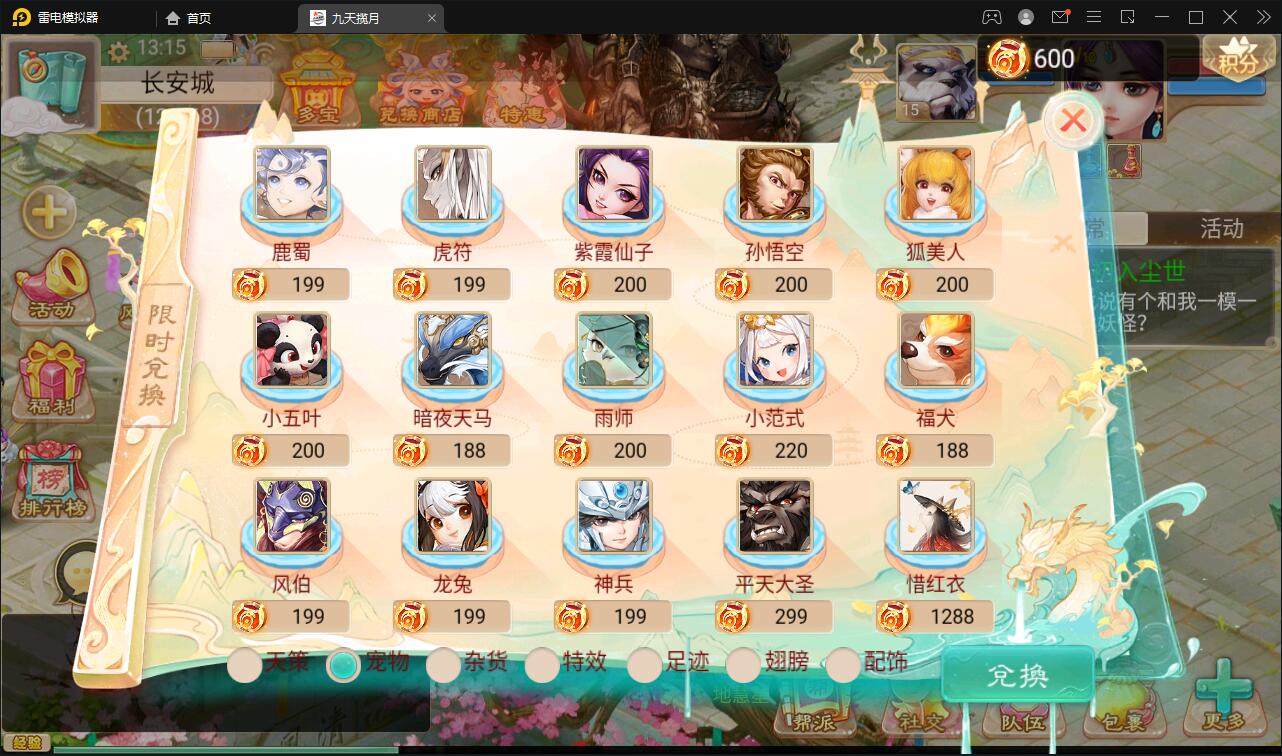Switch to the 活动 chat tab
The image size is (1282, 756).
1222,229
